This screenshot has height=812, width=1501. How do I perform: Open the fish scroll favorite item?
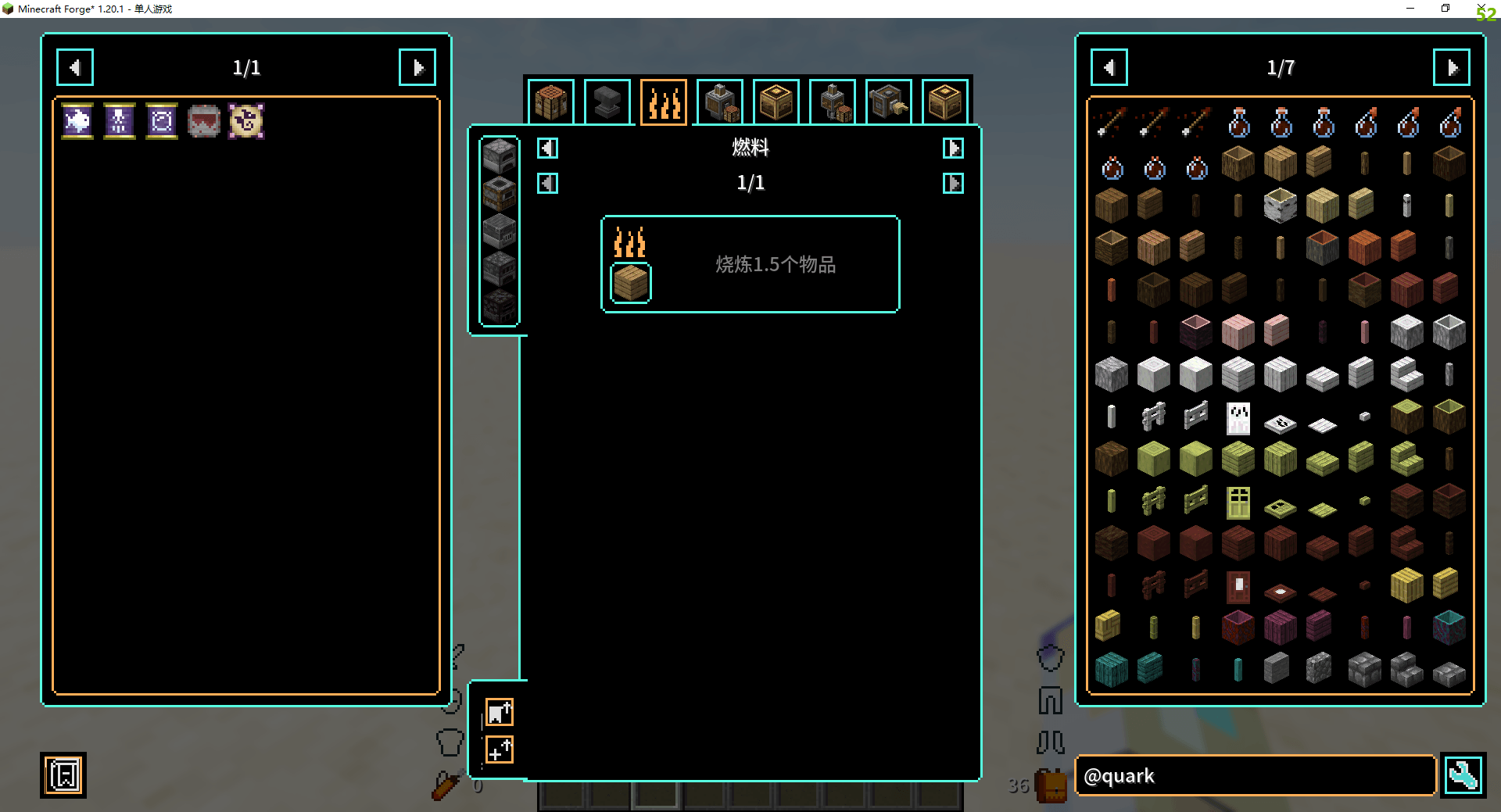77,121
